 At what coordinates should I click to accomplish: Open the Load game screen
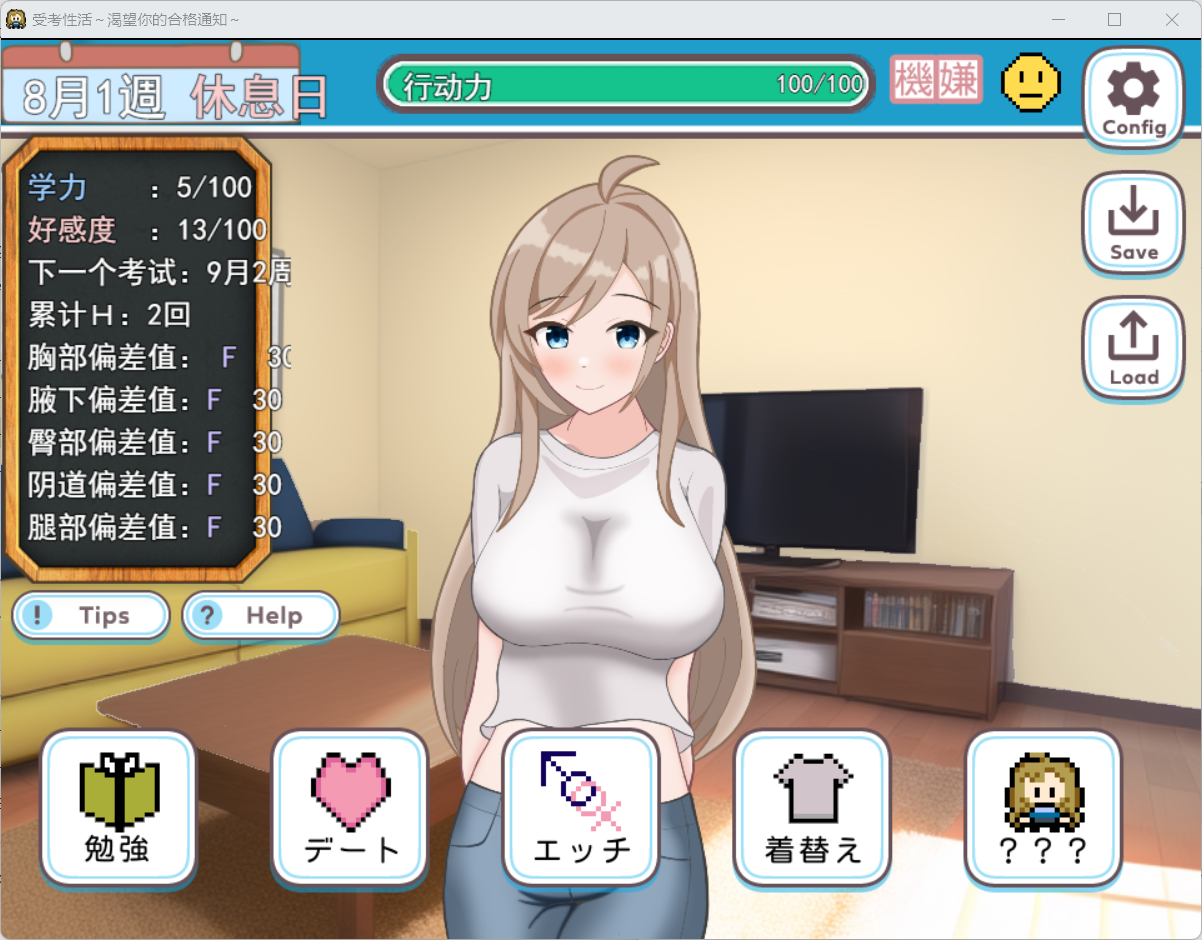pyautogui.click(x=1133, y=349)
